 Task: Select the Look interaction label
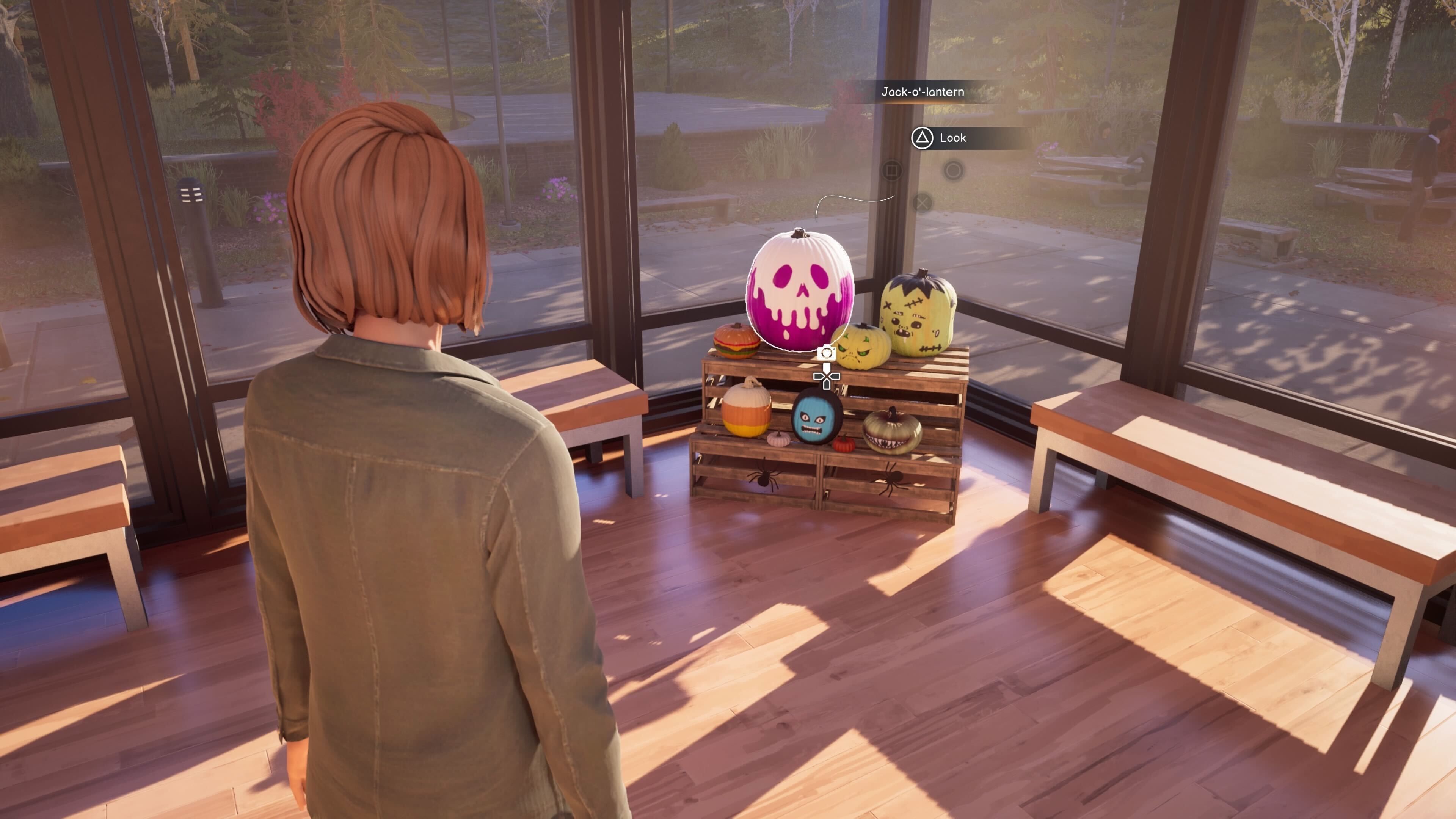click(953, 138)
